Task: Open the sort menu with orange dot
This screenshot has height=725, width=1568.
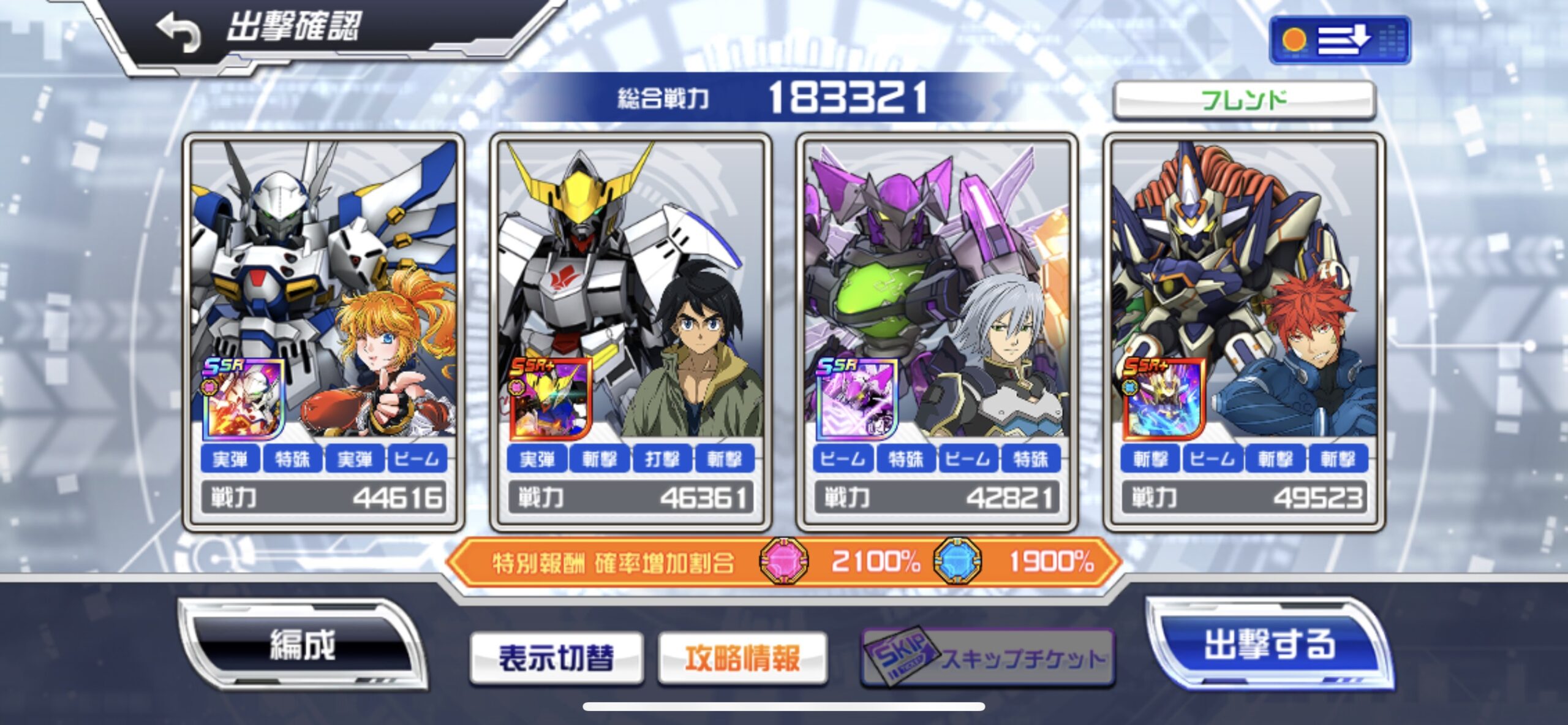Action: (x=1340, y=40)
